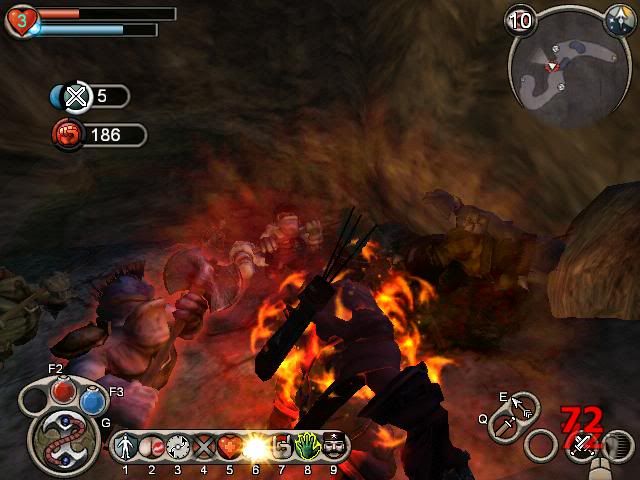The height and width of the screenshot is (480, 640).
Task: Activate the red-and-white orb spell in slot 2
Action: (x=152, y=447)
